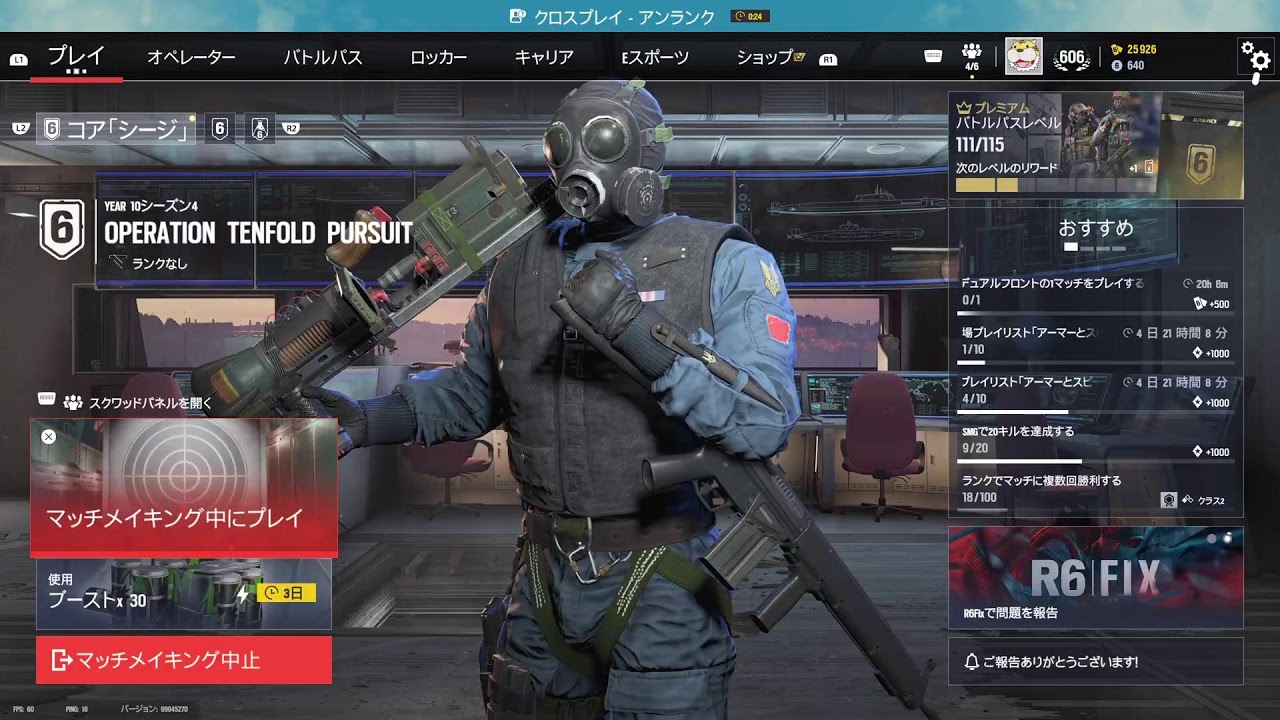Open the ご報告ありがとうございます notification
This screenshot has height=720, width=1280.
pyautogui.click(x=1095, y=662)
